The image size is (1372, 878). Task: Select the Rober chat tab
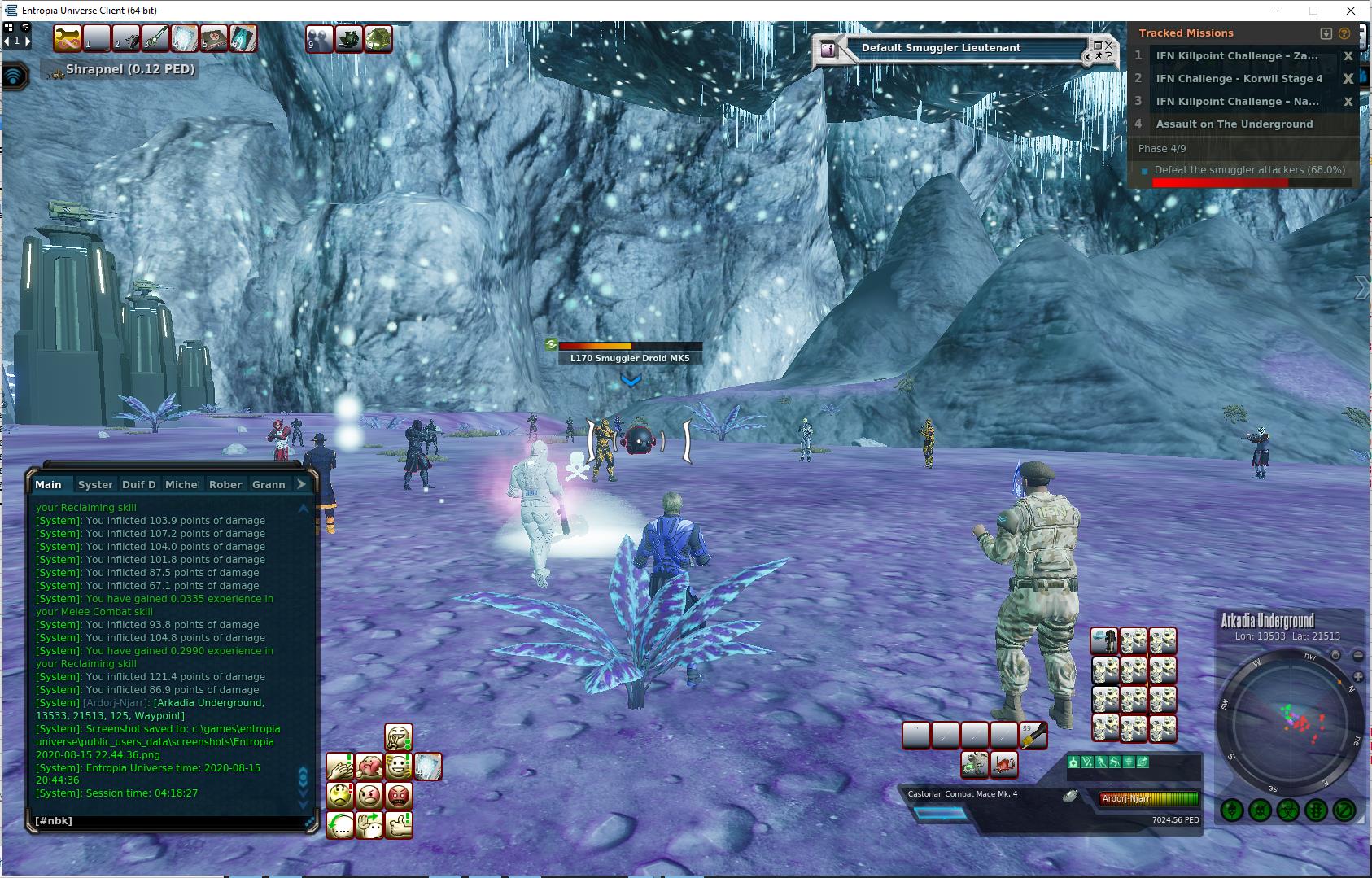pos(225,484)
